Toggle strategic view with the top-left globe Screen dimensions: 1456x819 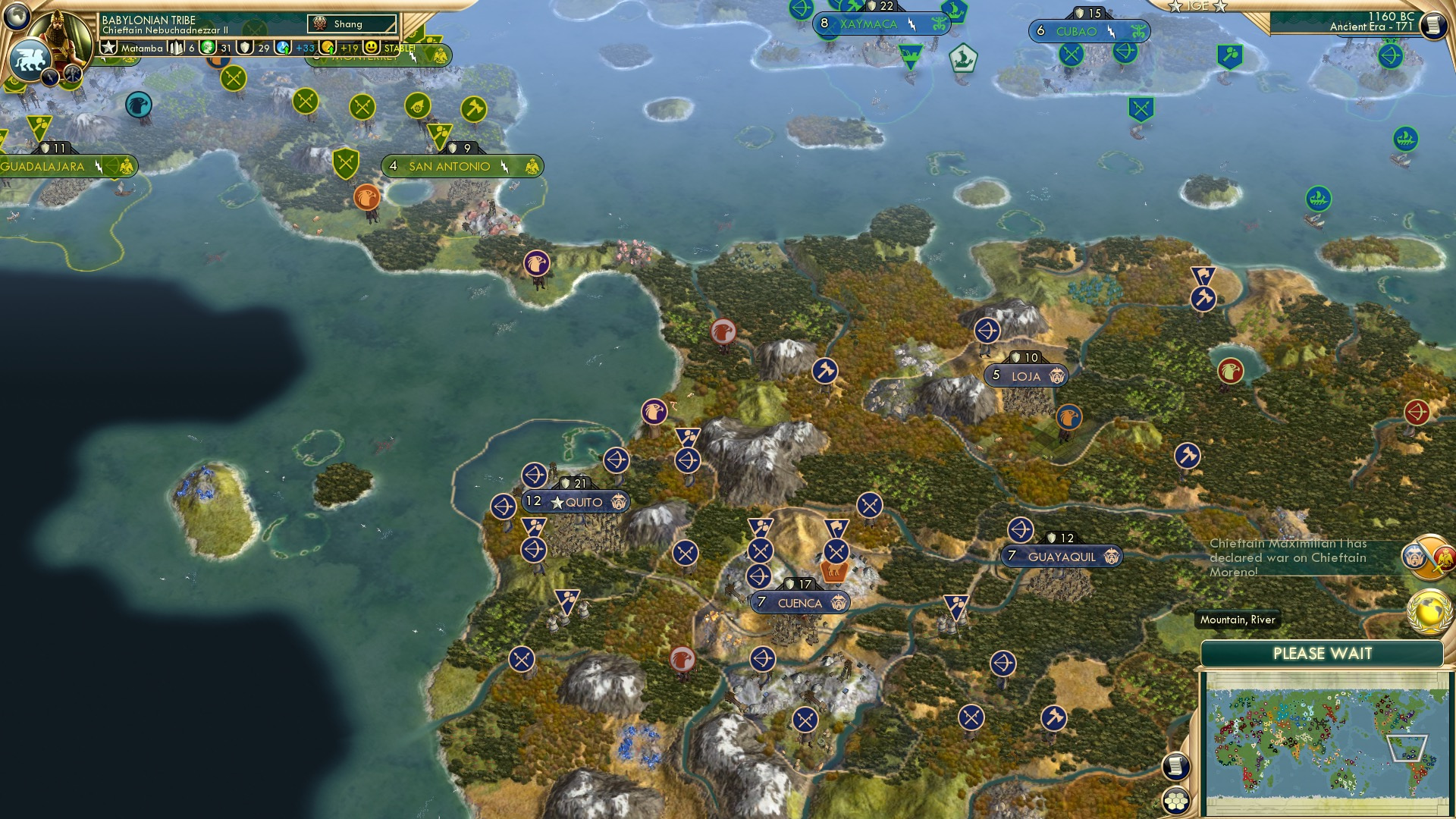[x=15, y=15]
